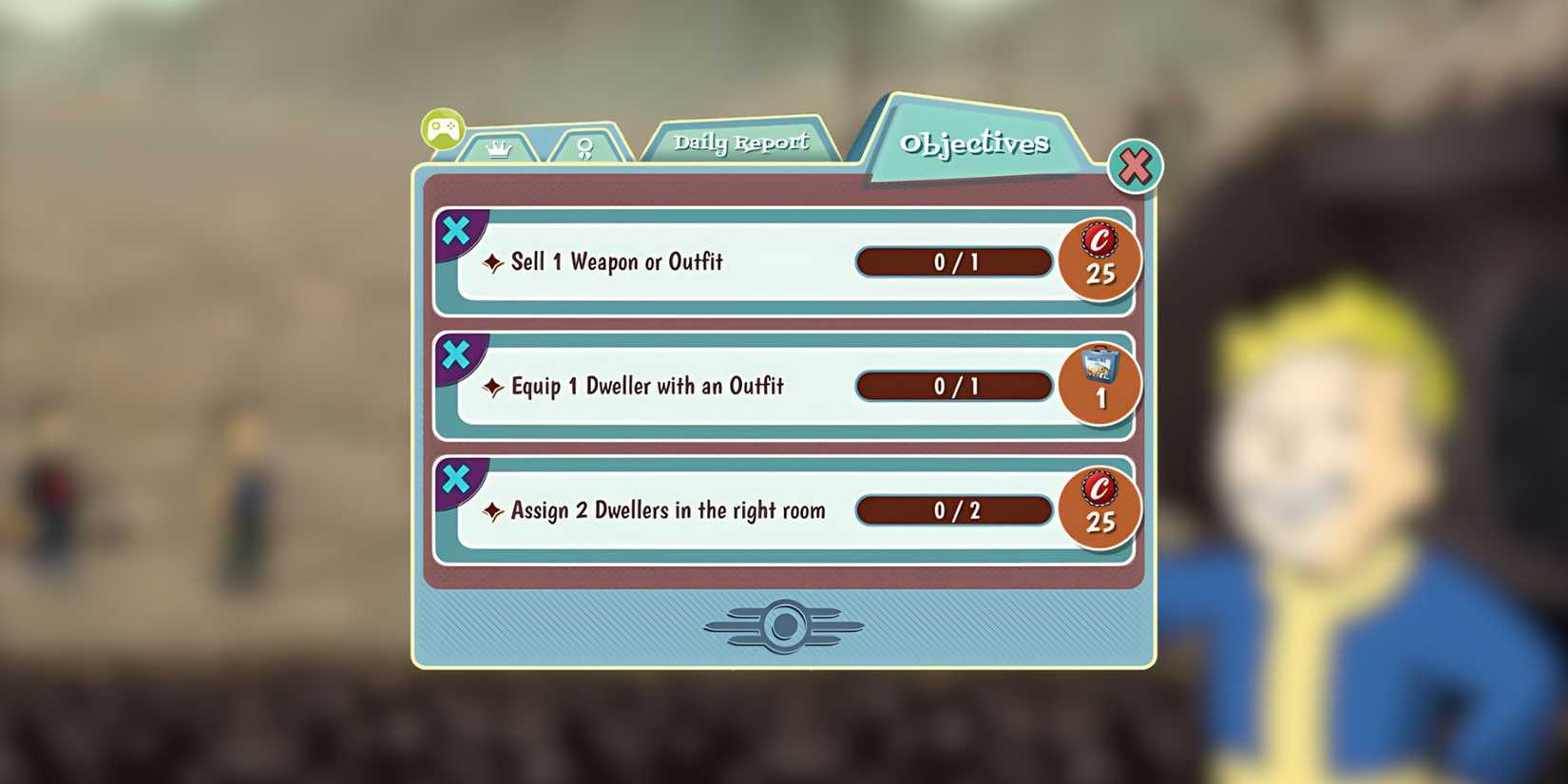The image size is (1568, 784).
Task: Select the Objectives tab
Action: [976, 143]
